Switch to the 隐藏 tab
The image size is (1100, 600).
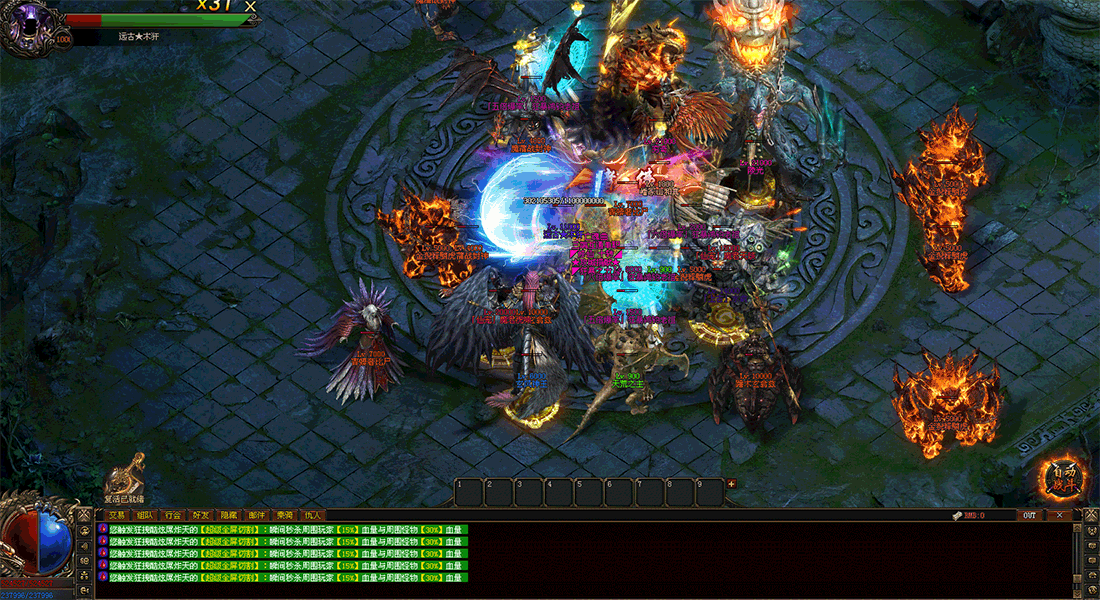tap(230, 515)
